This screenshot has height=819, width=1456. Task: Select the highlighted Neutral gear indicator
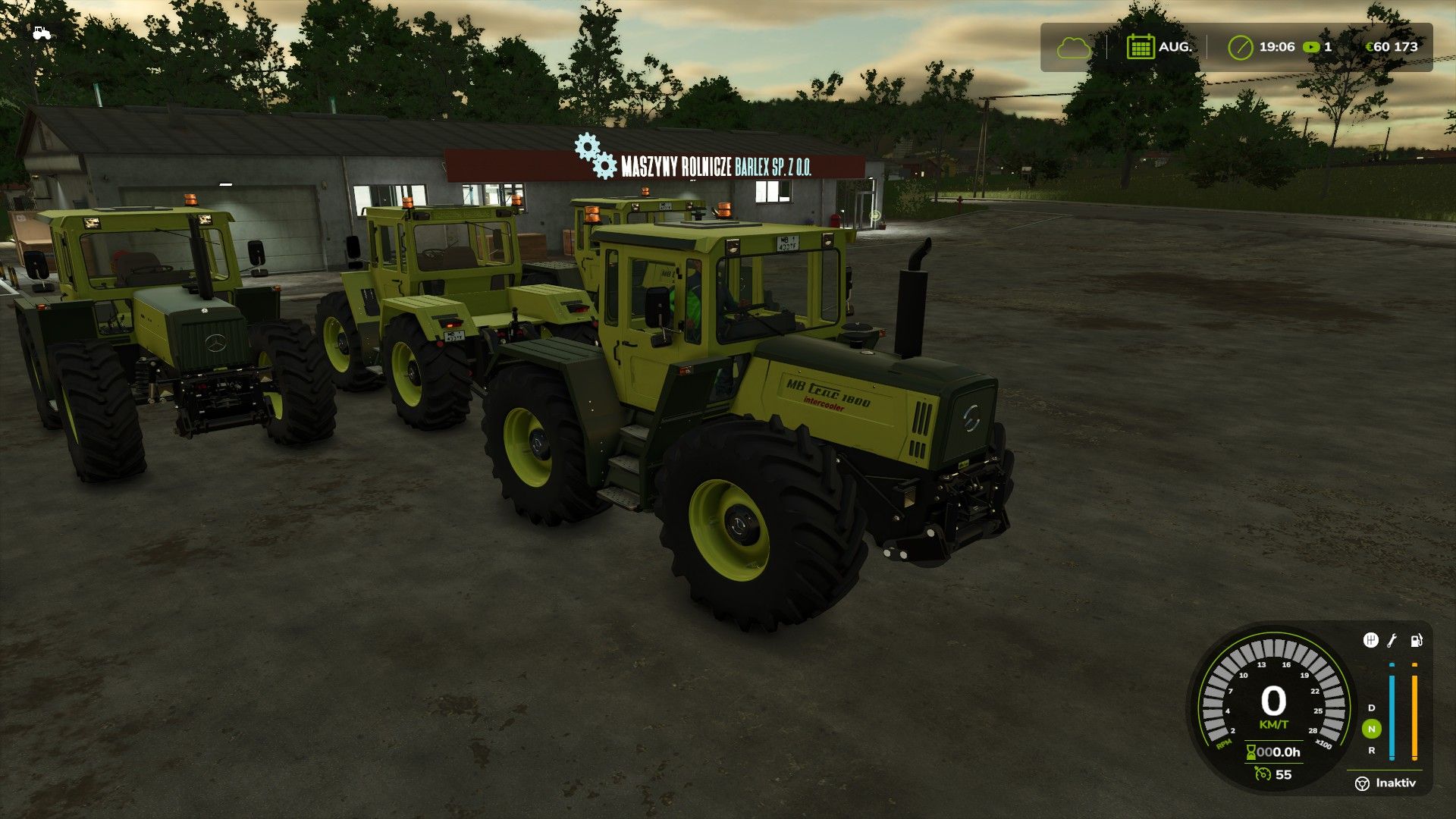pos(1371,729)
